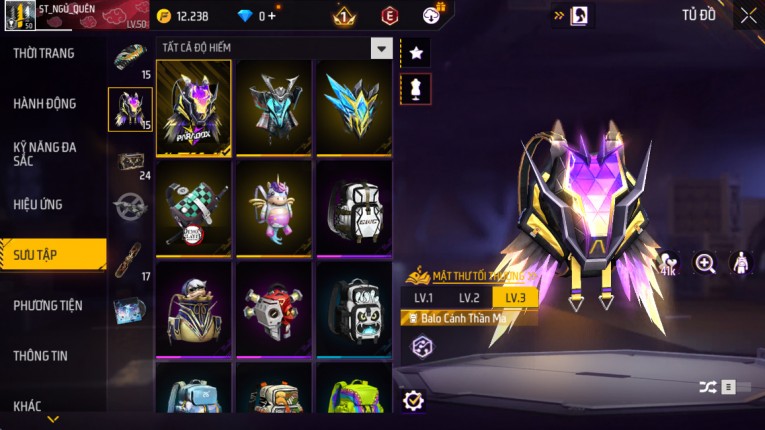
Task: Toggle the star favorites filter
Action: (416, 52)
